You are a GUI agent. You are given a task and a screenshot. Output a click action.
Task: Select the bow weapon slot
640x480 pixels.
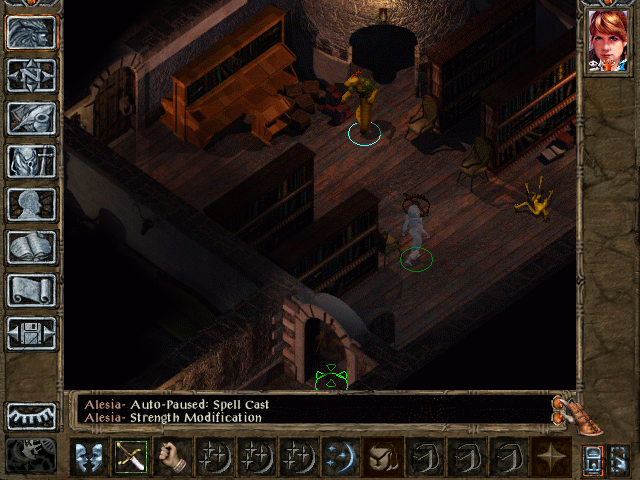(130, 457)
